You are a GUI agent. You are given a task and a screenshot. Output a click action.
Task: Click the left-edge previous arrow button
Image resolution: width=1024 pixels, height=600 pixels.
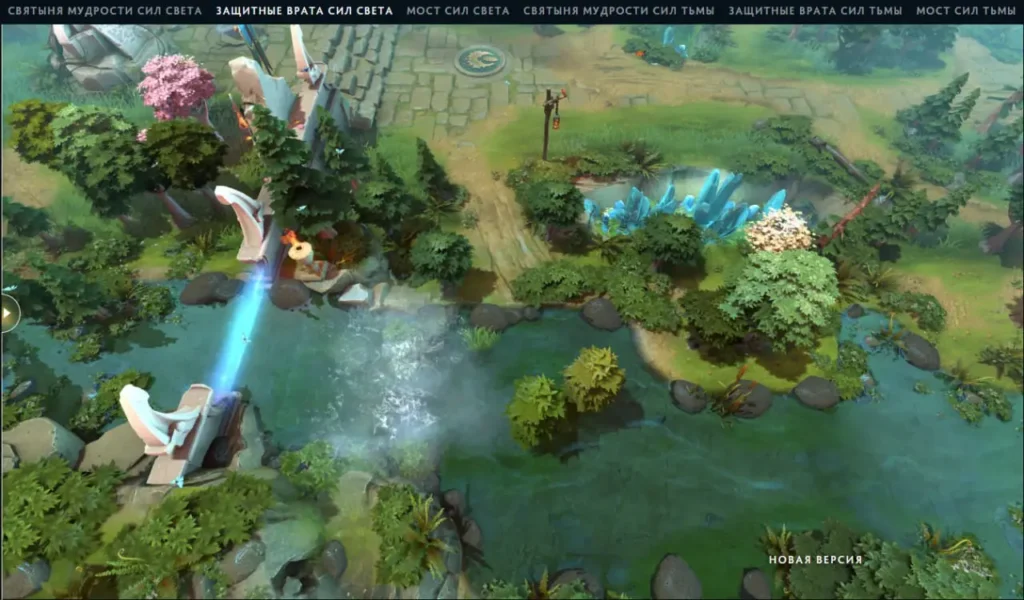pyautogui.click(x=8, y=313)
